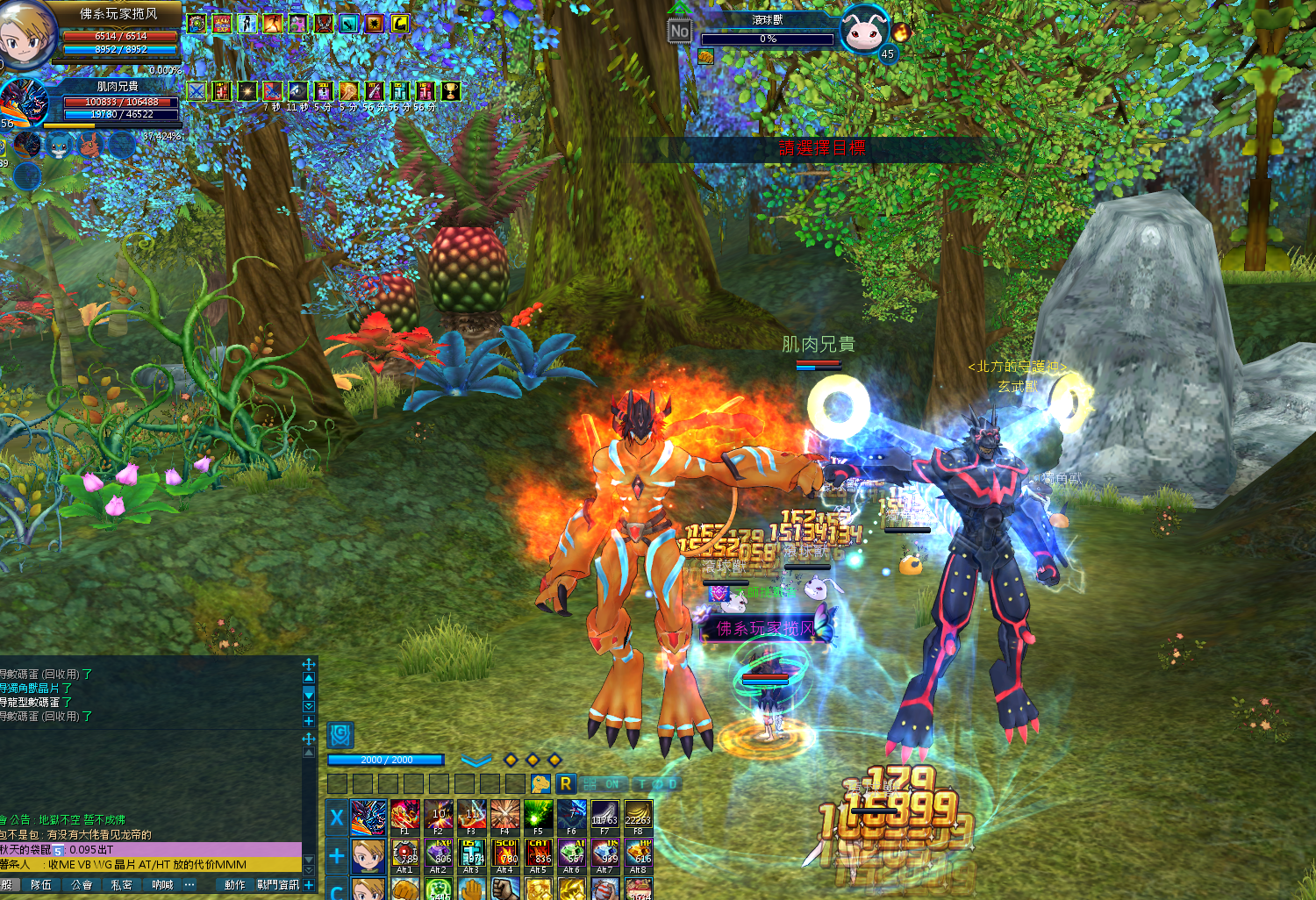Screen dimensions: 1316x900
Task: Show the 戰鬥資訊 battle info tab
Action: [277, 885]
